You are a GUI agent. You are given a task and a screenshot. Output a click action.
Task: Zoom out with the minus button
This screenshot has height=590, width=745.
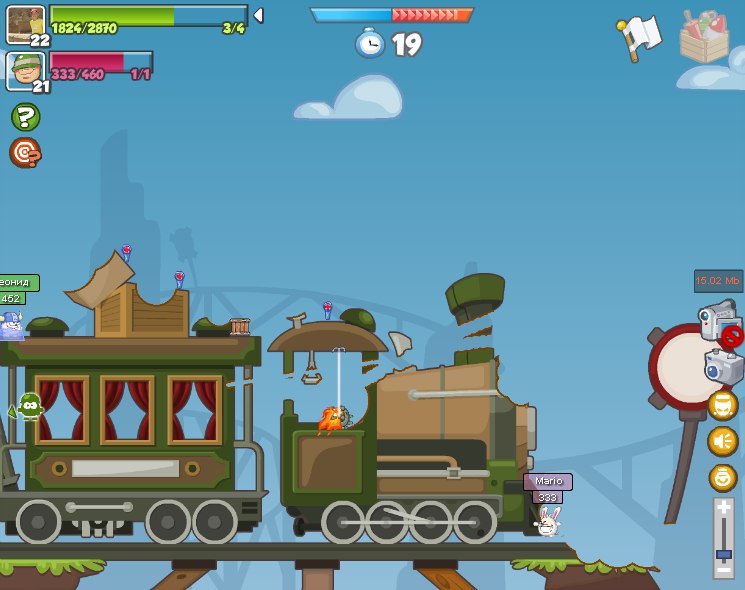[x=724, y=571]
